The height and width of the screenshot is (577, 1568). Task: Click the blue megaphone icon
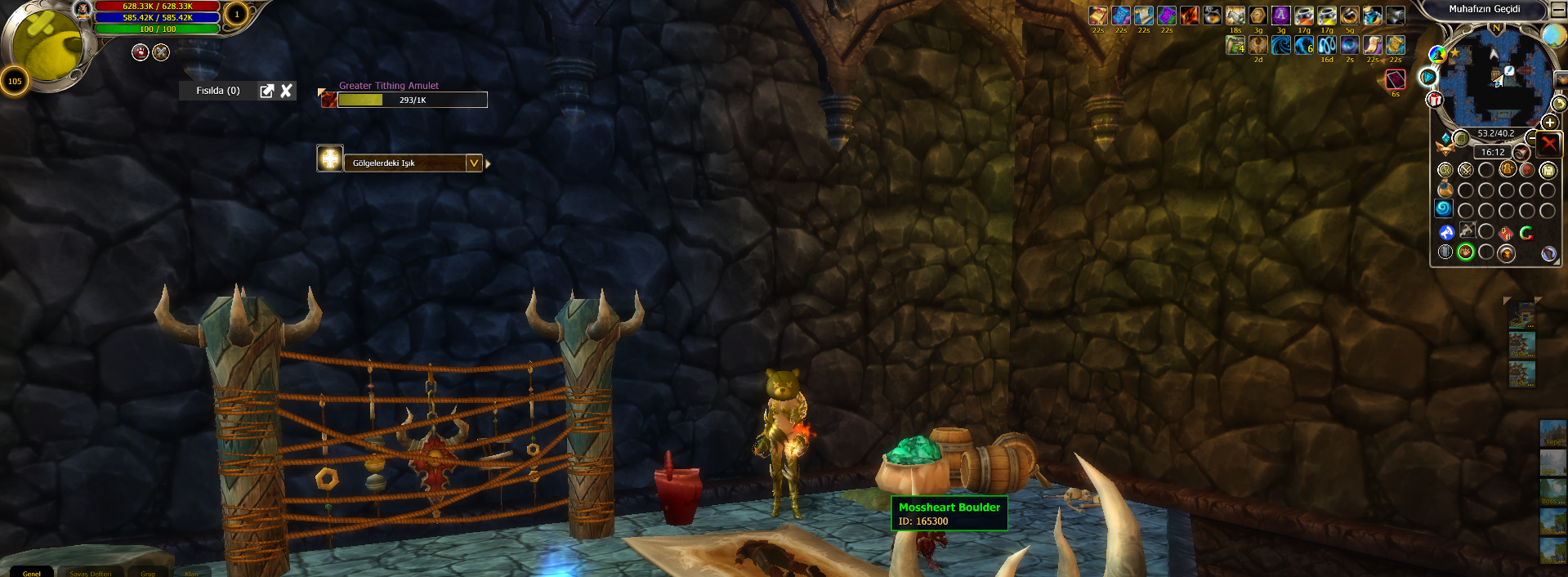[1446, 232]
